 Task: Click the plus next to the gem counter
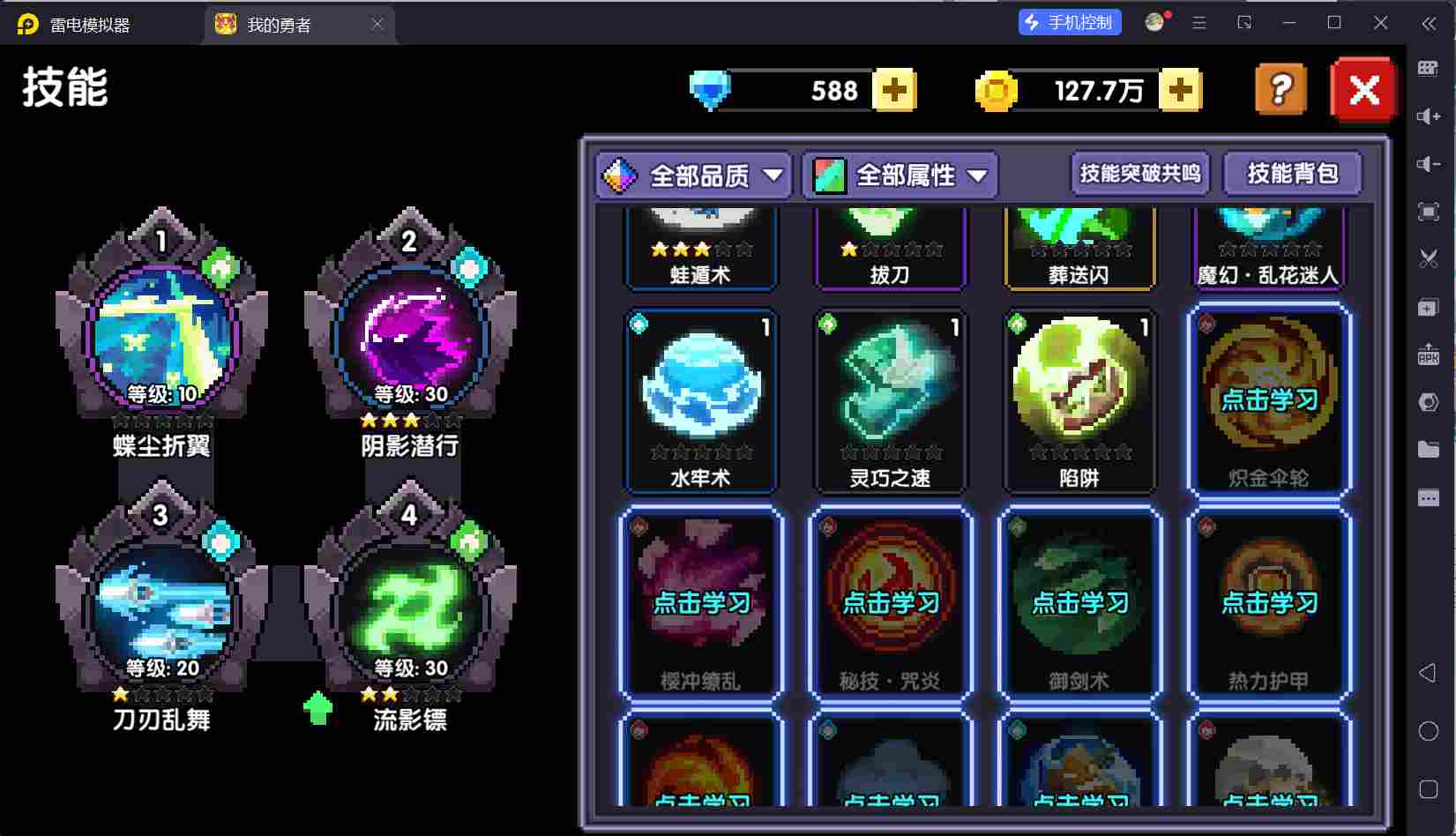(894, 89)
